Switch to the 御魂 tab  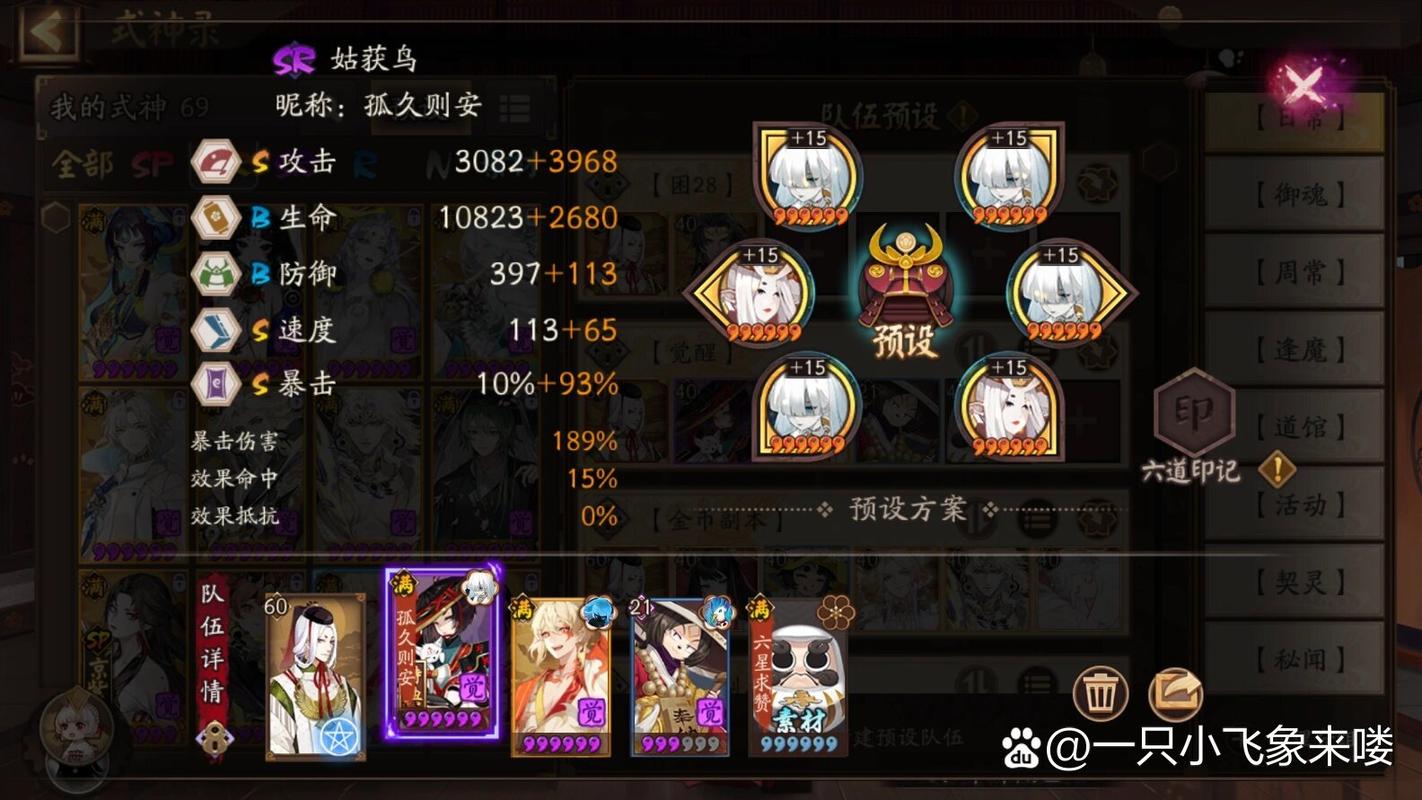[1296, 195]
